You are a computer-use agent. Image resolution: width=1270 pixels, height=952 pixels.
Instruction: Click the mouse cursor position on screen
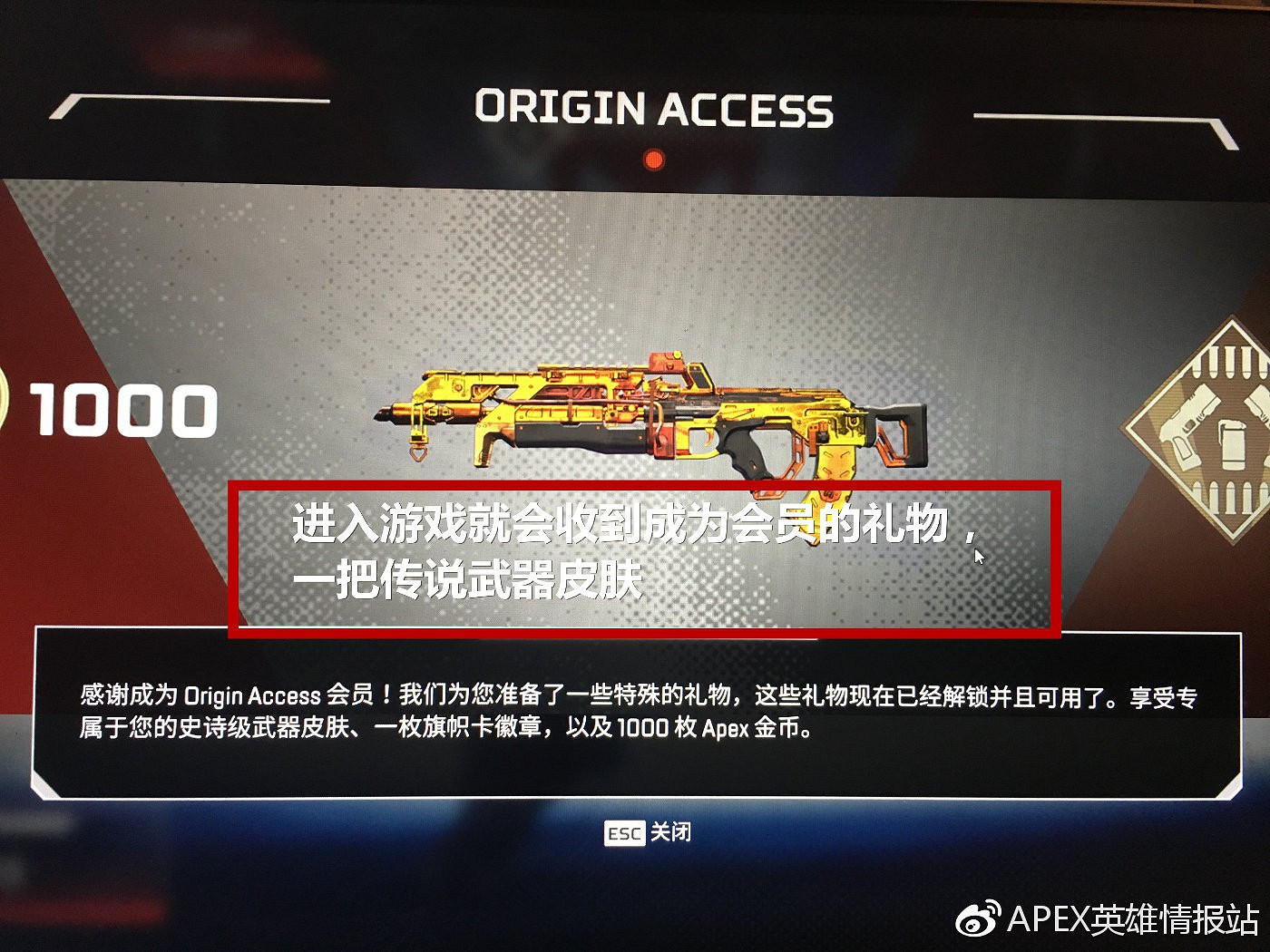(x=980, y=558)
